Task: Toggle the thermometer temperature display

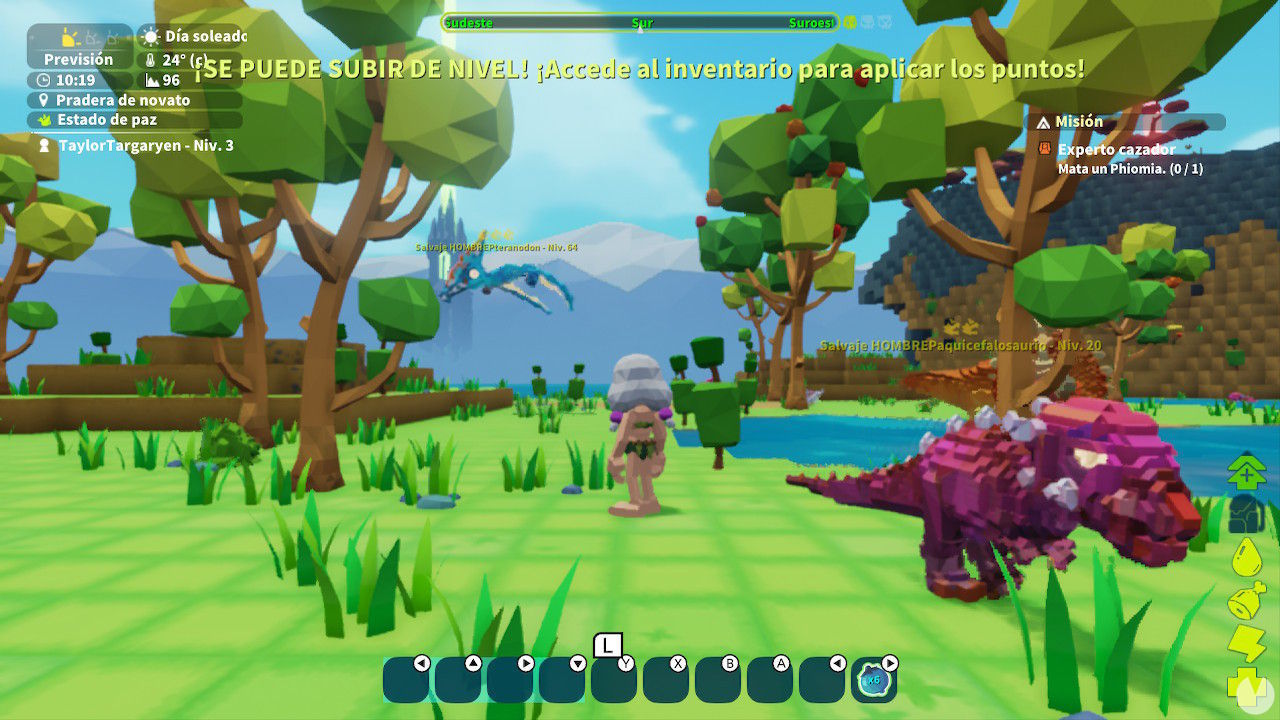Action: pyautogui.click(x=150, y=60)
